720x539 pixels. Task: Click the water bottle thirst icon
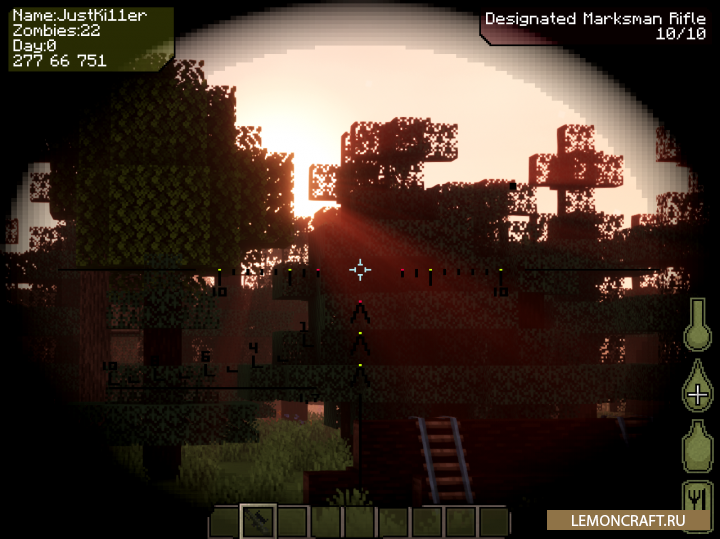(x=697, y=444)
